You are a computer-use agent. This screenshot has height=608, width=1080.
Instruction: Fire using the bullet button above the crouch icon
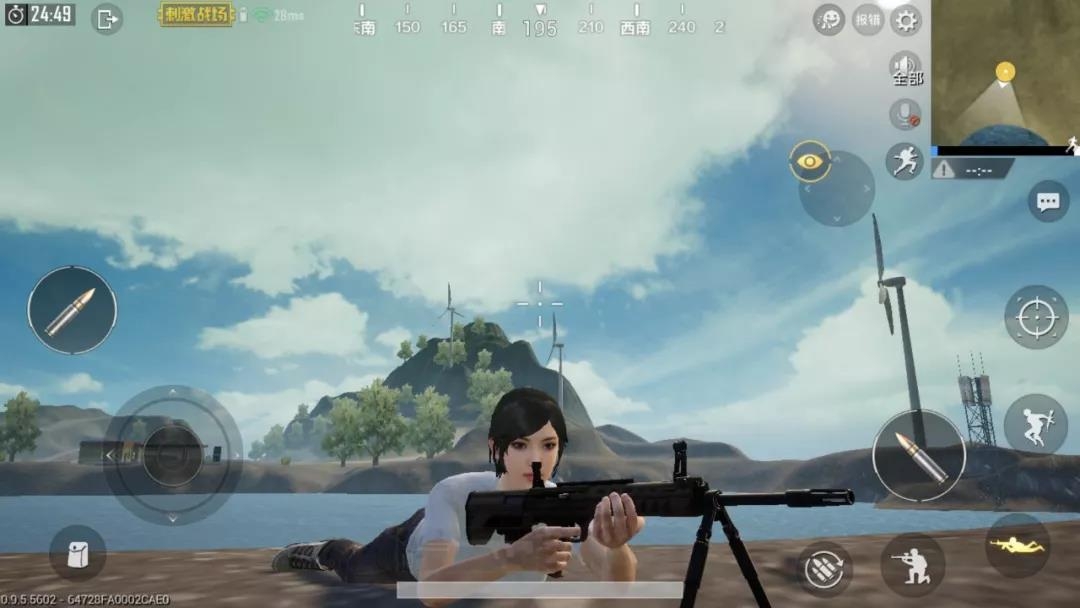pyautogui.click(x=918, y=456)
